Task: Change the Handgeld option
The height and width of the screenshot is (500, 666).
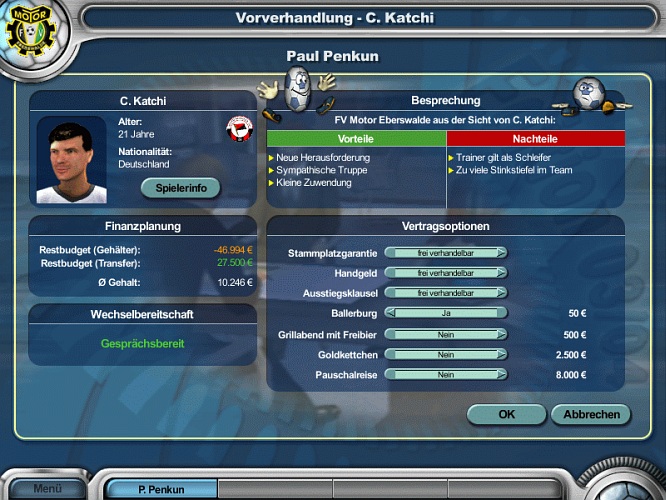Action: (x=445, y=273)
